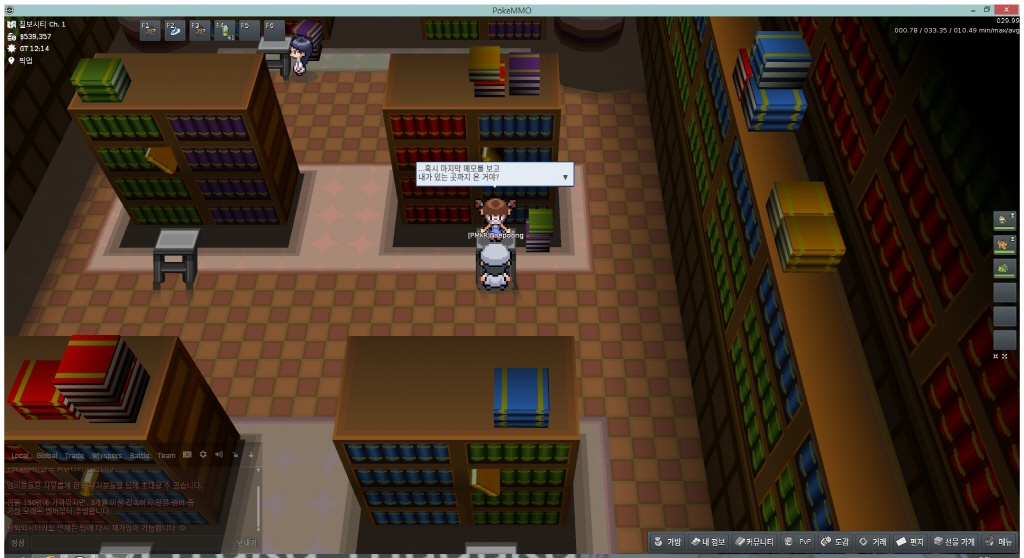
Task: Advance the dialogue speech bubble arrow
Action: click(565, 177)
